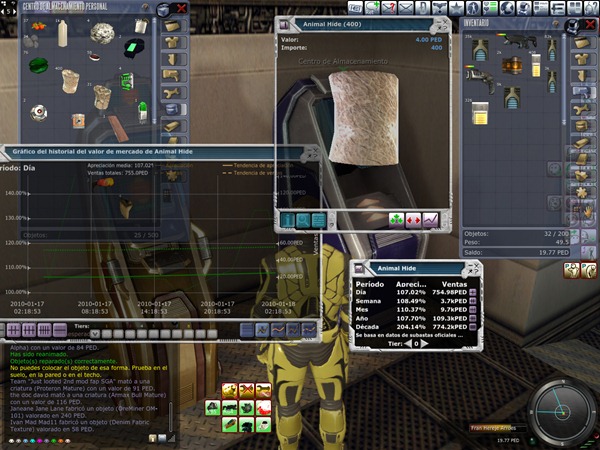The image size is (600, 450).
Task: Pick the crumpled silver ore item in storage
Action: click(x=101, y=33)
